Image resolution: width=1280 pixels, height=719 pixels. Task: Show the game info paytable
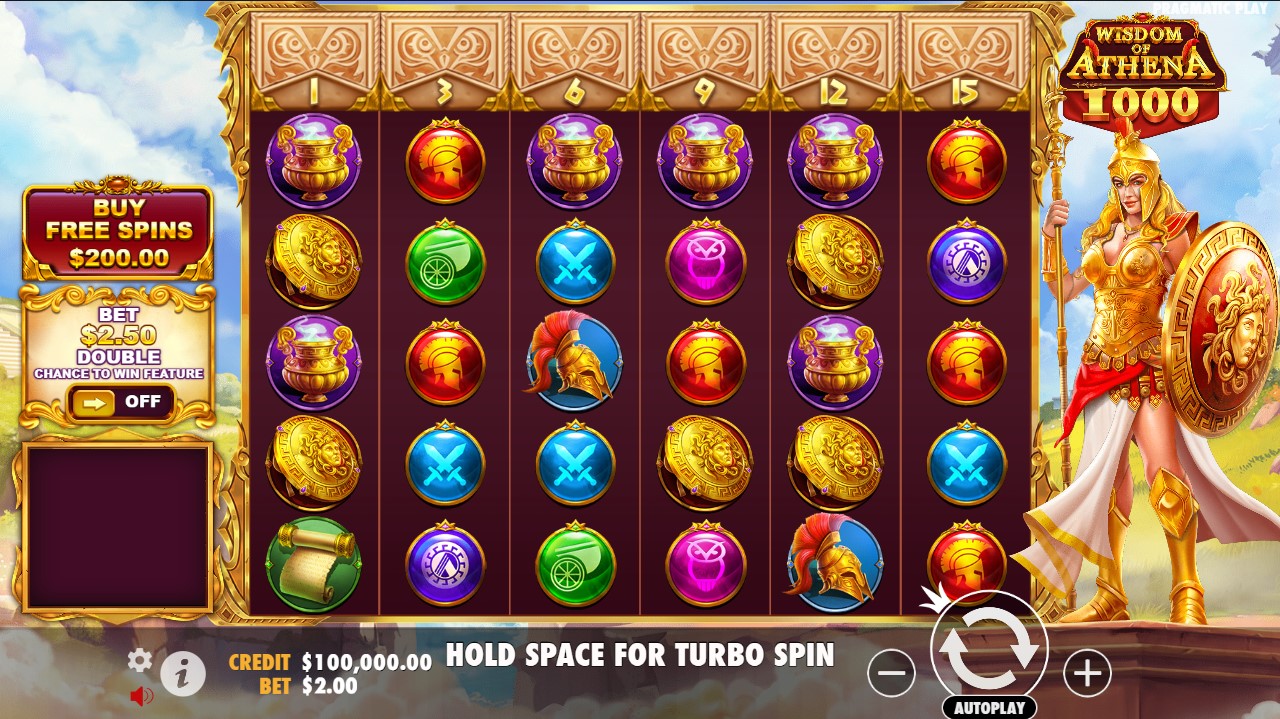click(x=183, y=675)
